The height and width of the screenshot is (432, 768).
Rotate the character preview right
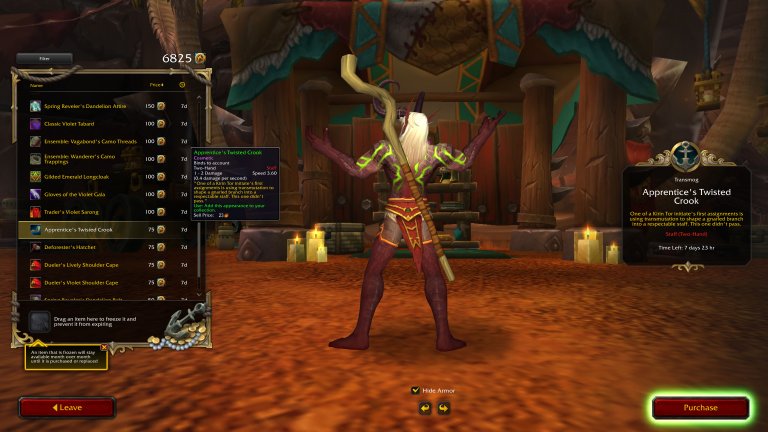click(443, 408)
